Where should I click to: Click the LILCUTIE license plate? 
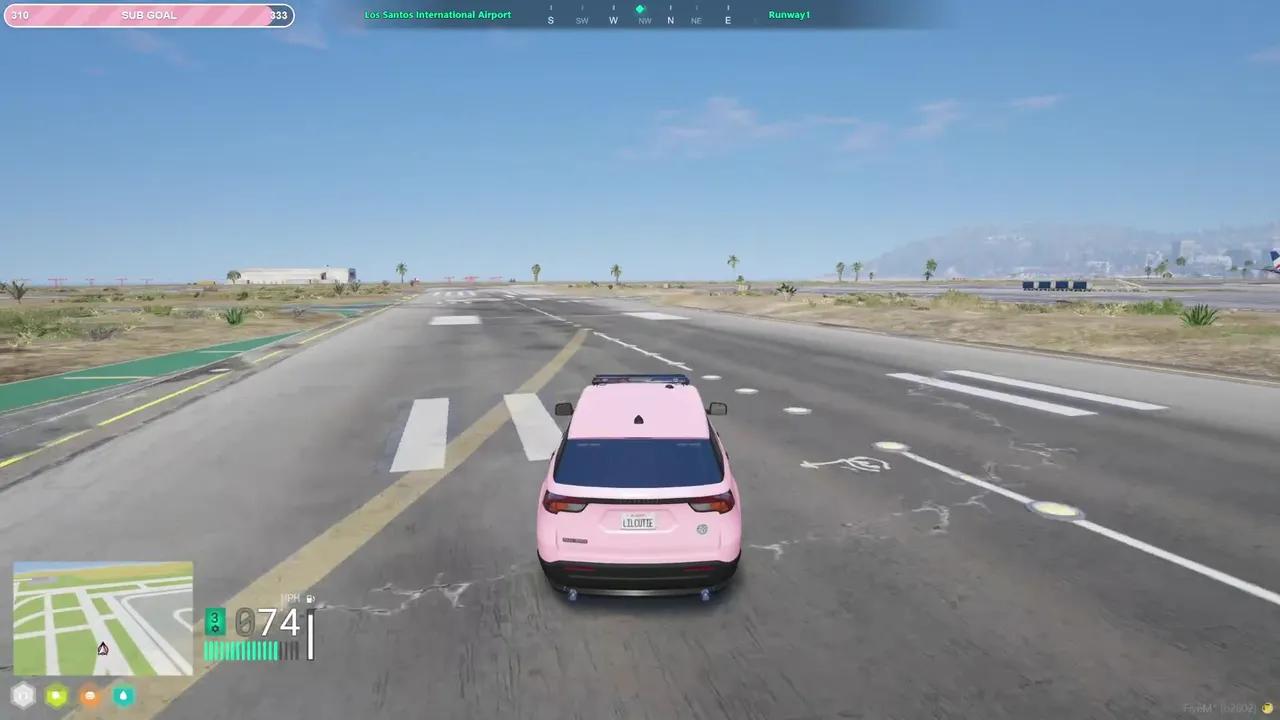637,522
